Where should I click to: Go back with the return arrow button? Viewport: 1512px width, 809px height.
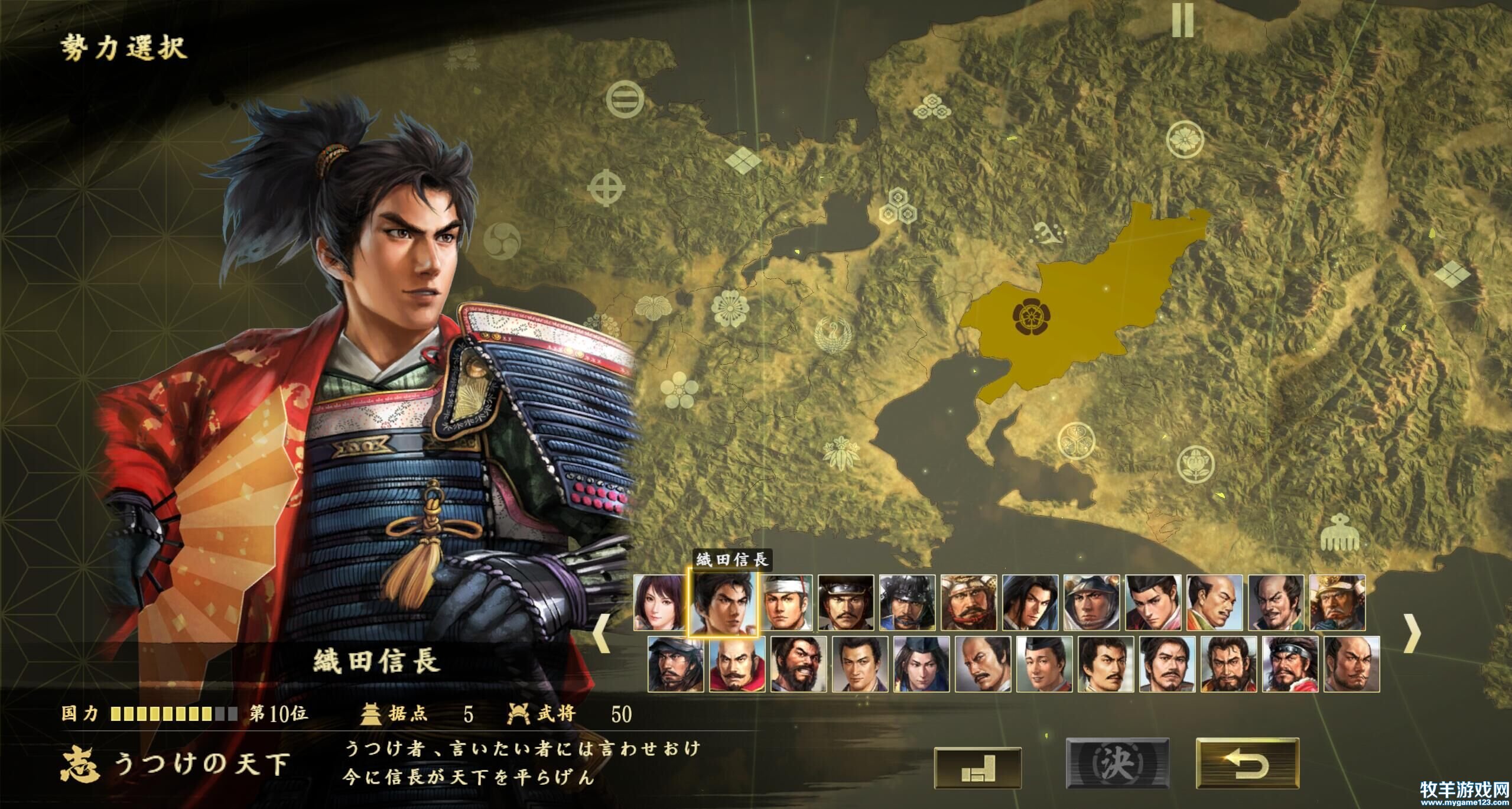1247,764
